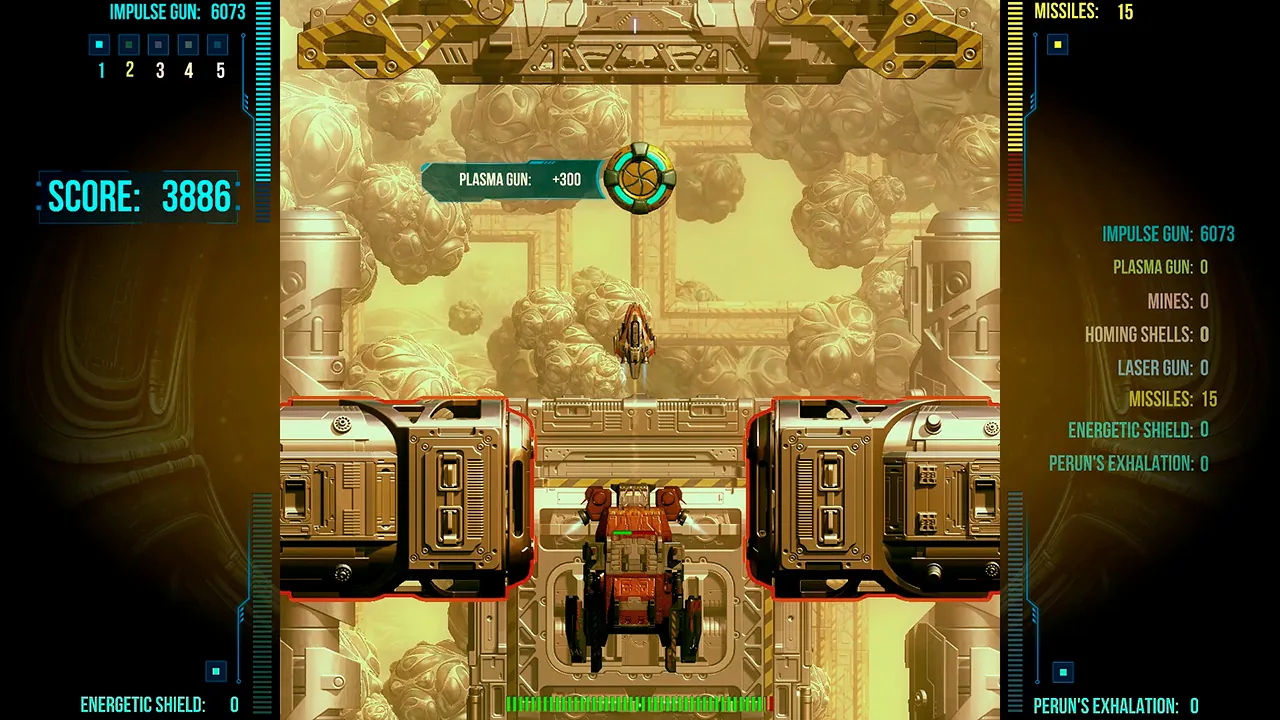
Task: Select the LASER GUN list entry
Action: coord(1163,368)
